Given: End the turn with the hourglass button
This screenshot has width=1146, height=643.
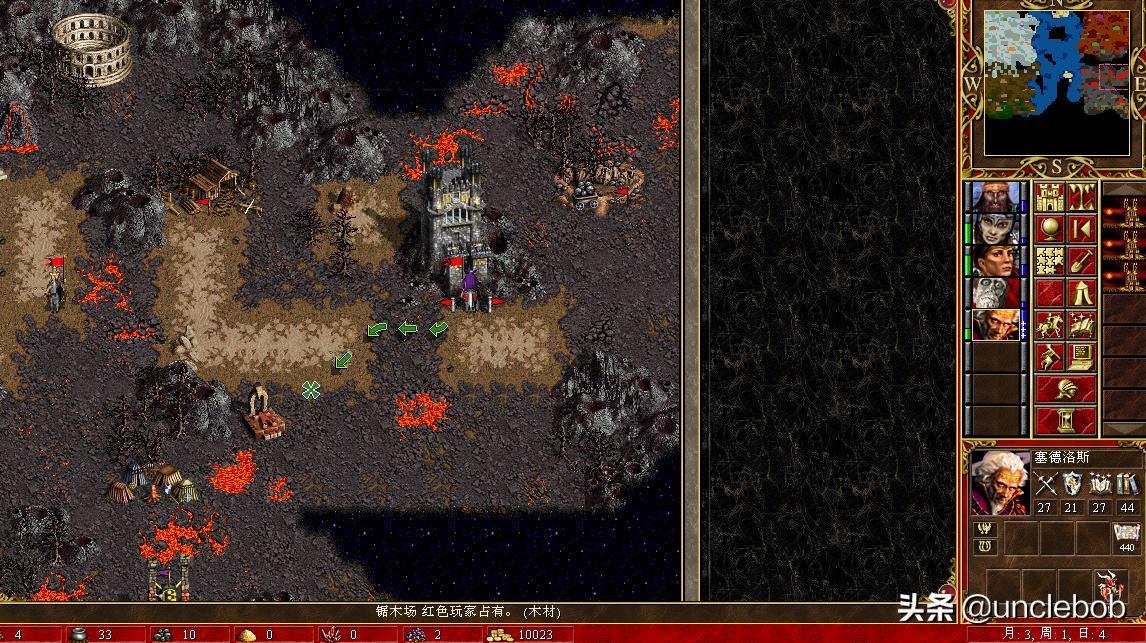Looking at the screenshot, I should pyautogui.click(x=1065, y=419).
